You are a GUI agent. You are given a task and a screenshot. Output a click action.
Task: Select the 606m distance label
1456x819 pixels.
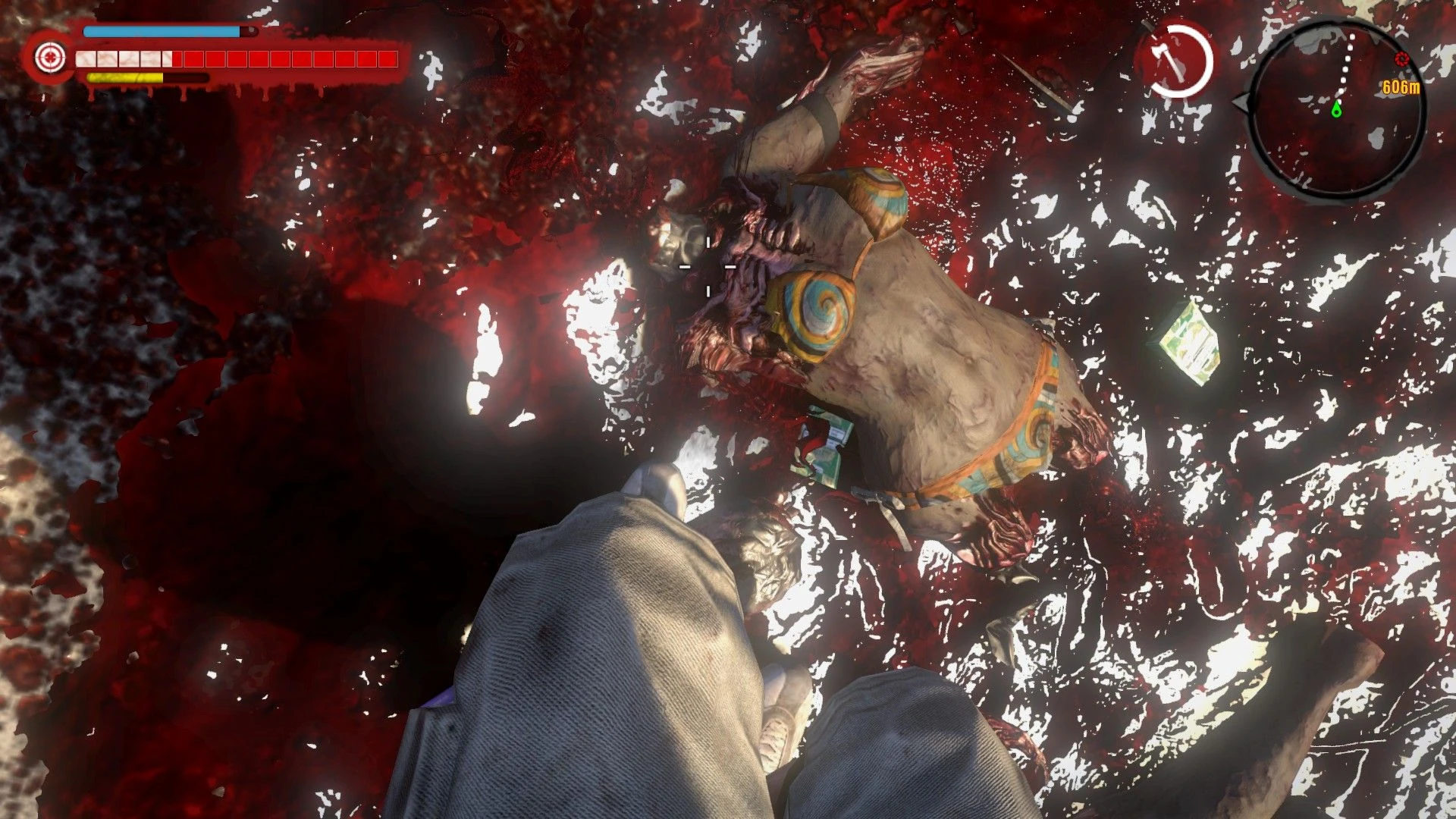(1401, 88)
